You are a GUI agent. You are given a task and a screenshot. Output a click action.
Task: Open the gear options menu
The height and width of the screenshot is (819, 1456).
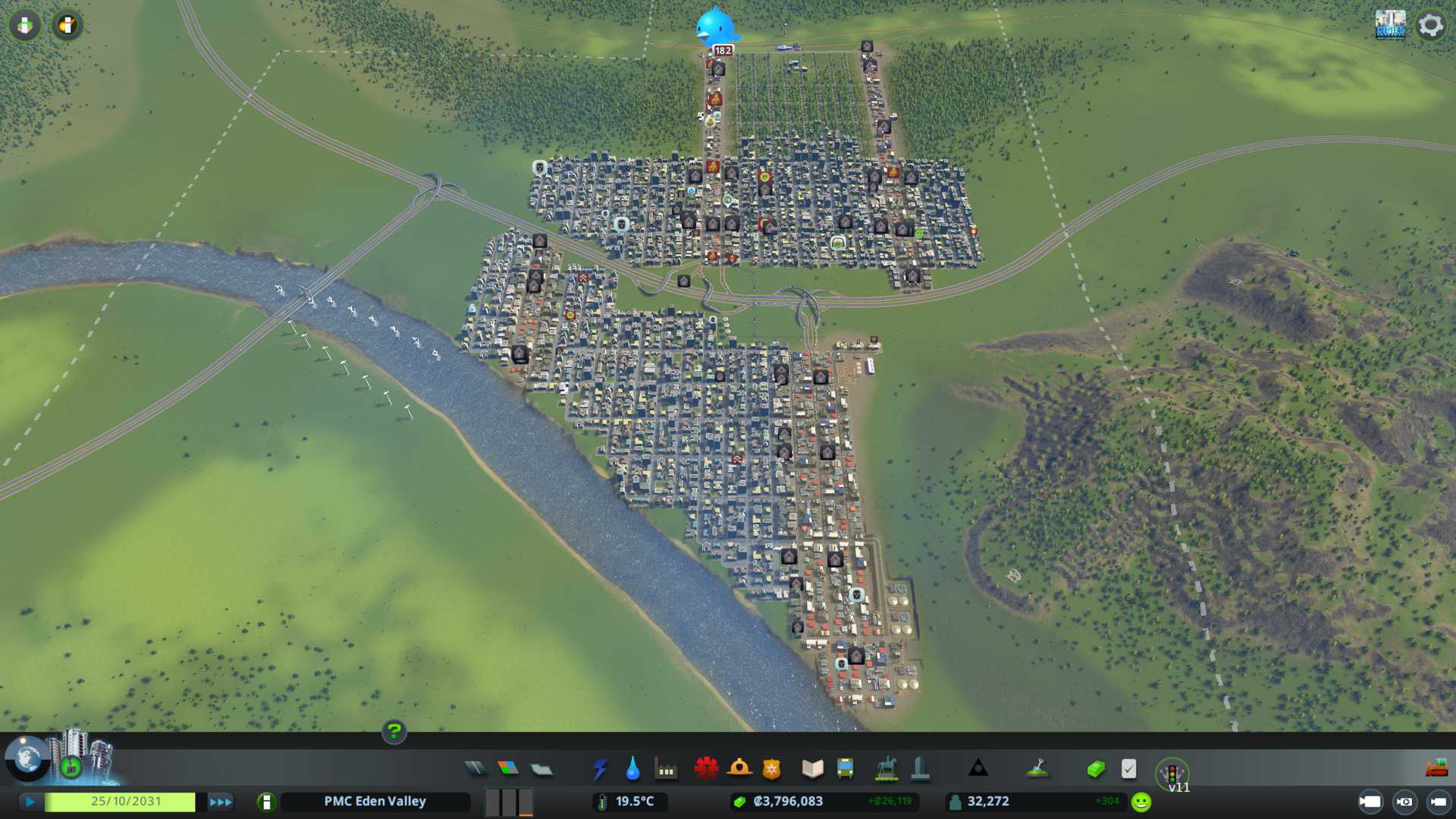point(1430,25)
